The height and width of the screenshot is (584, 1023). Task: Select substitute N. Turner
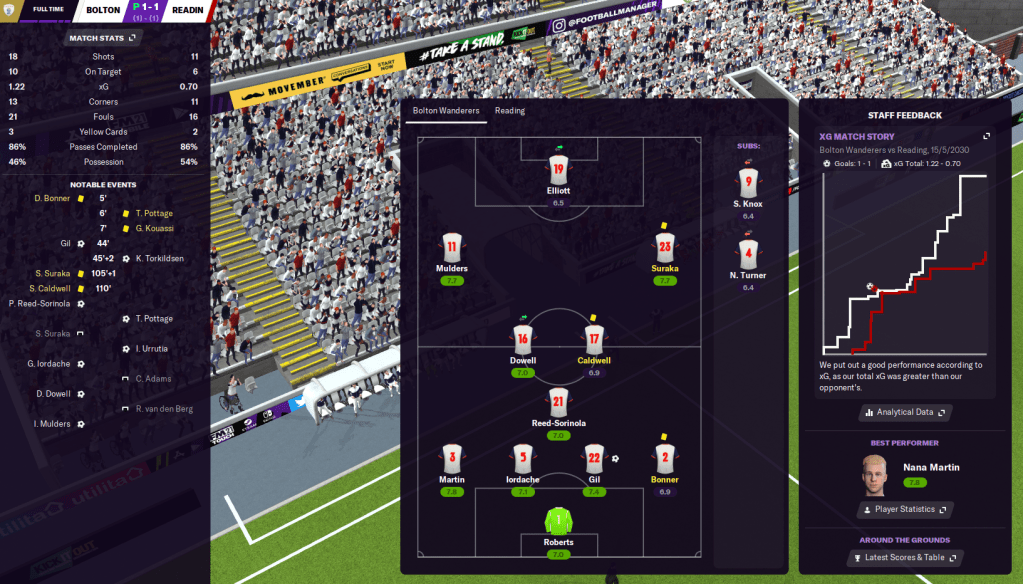748,257
